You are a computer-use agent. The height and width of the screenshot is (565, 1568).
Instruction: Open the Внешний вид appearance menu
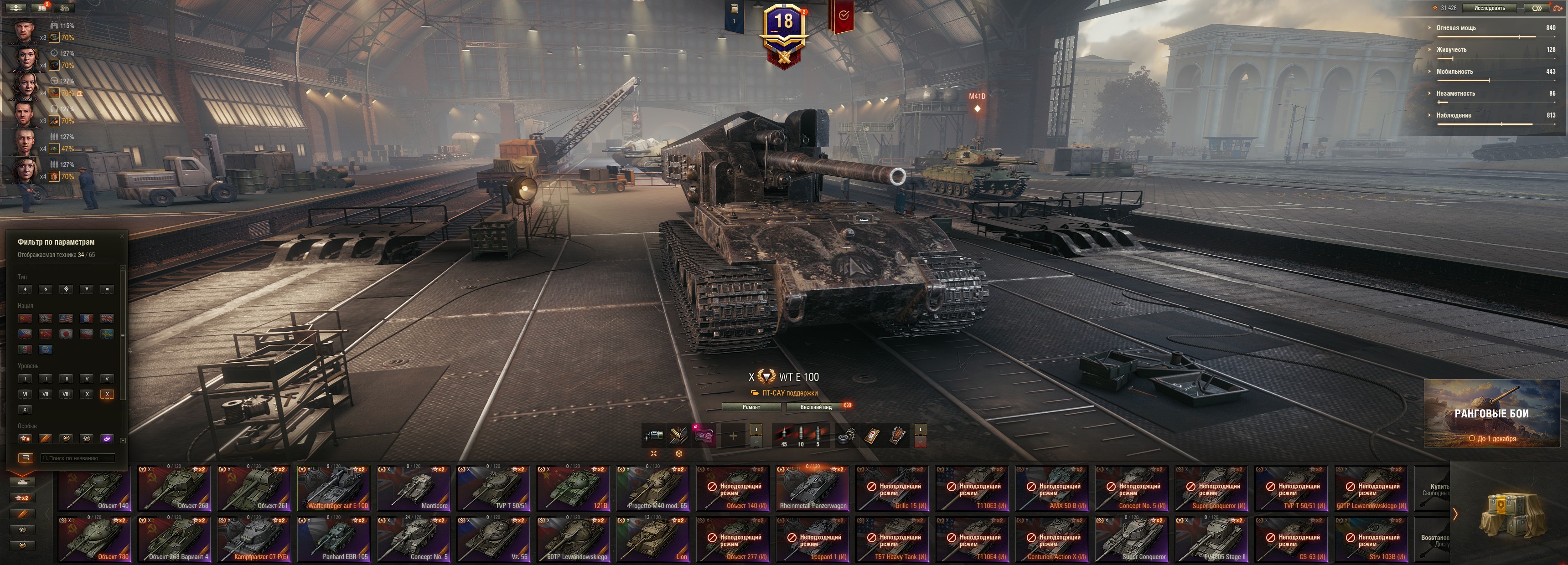(816, 407)
